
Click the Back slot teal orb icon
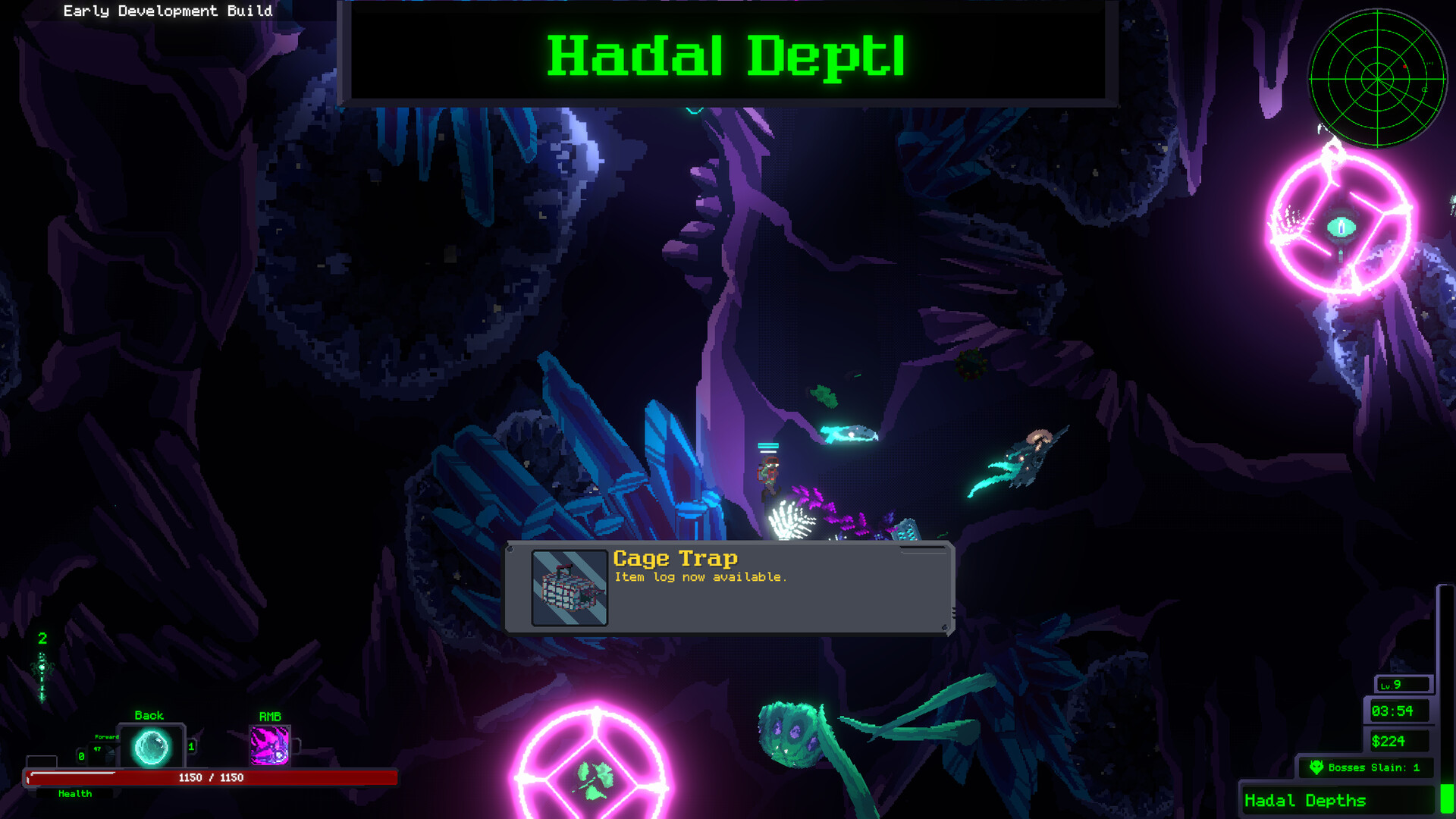click(x=151, y=746)
